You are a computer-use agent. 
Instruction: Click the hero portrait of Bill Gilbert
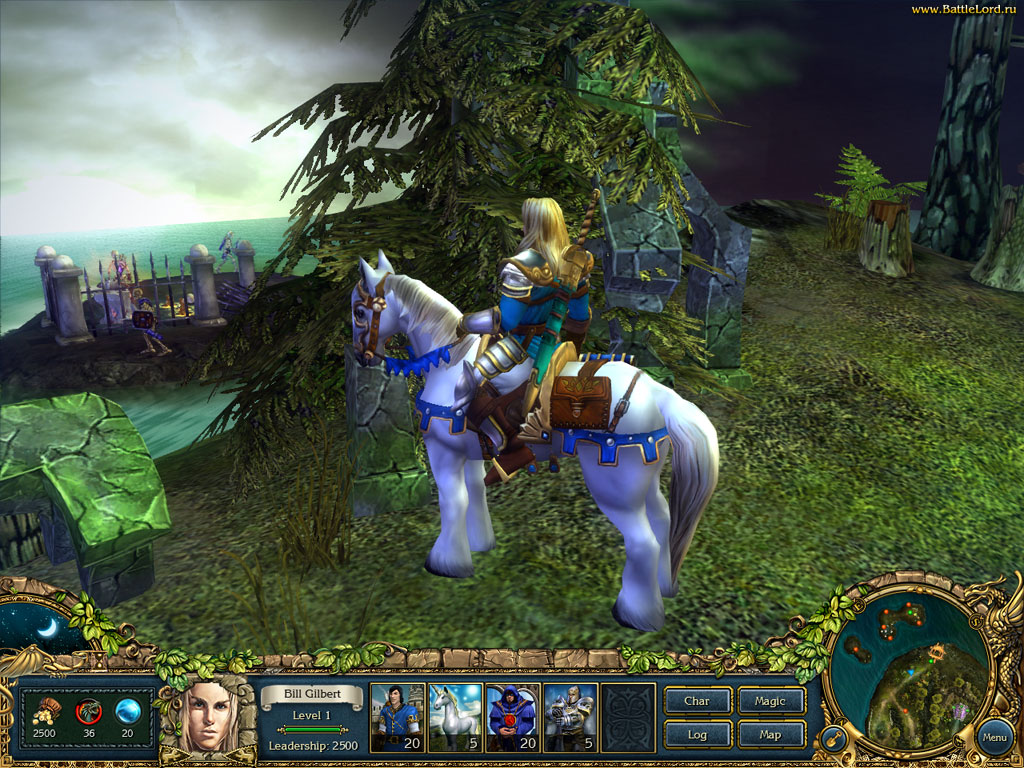[x=211, y=716]
